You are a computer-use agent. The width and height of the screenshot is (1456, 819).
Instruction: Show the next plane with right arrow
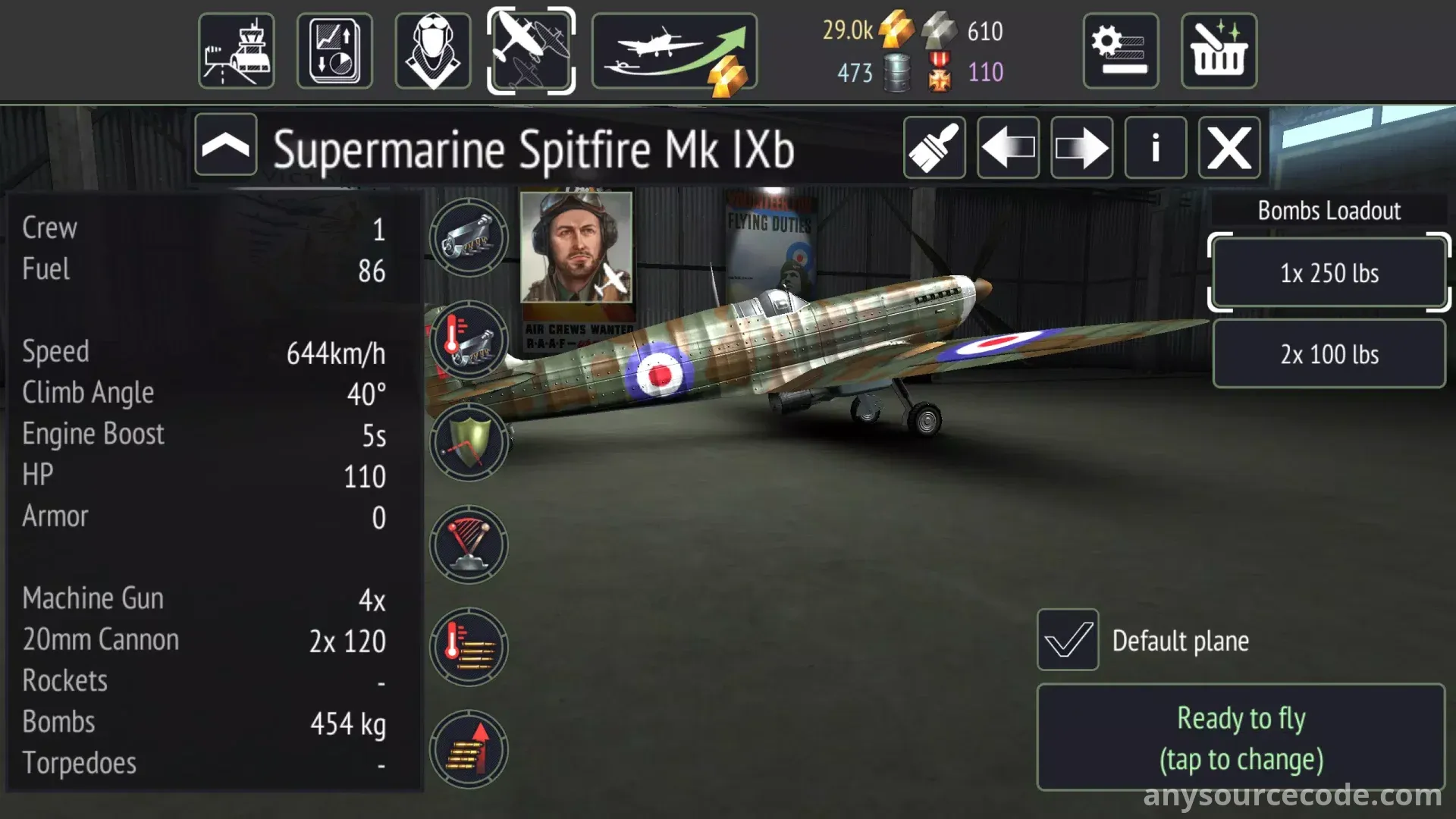click(x=1081, y=148)
